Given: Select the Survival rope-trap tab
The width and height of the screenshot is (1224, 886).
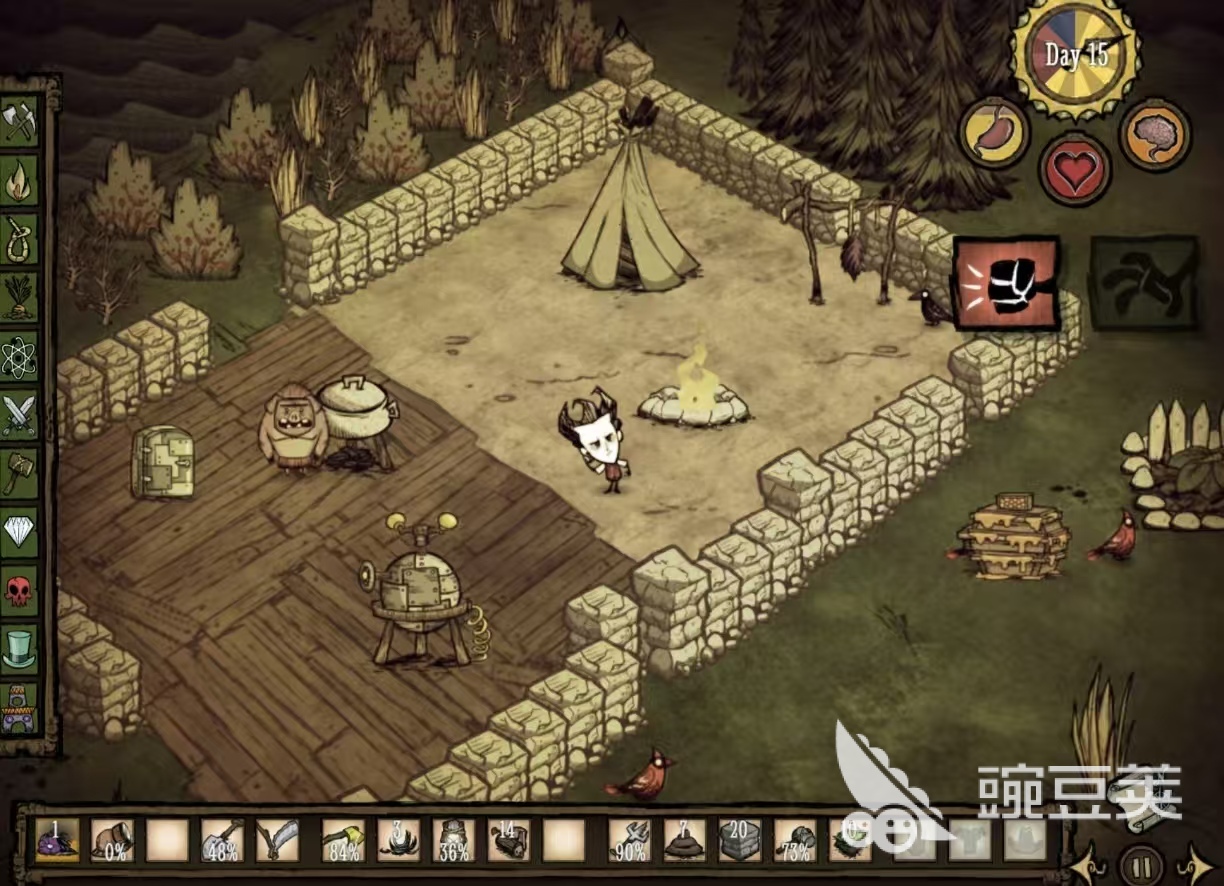Looking at the screenshot, I should pyautogui.click(x=20, y=240).
